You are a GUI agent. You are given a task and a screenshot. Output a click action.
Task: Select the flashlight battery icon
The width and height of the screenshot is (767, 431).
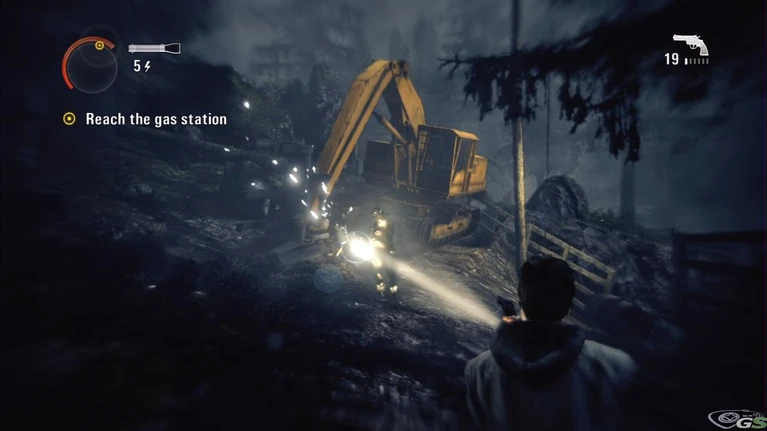pos(154,48)
